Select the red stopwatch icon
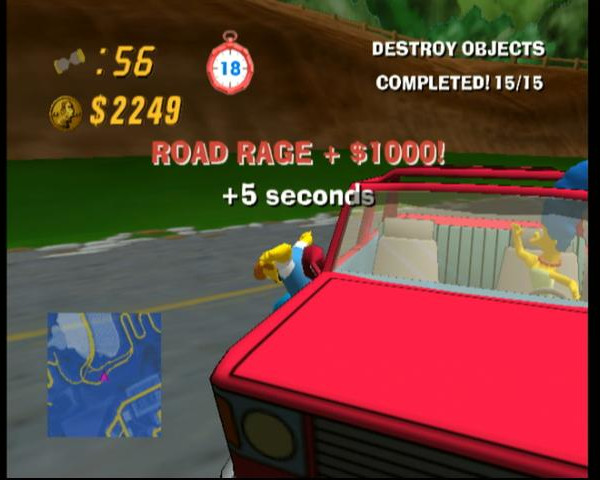 pyautogui.click(x=229, y=67)
